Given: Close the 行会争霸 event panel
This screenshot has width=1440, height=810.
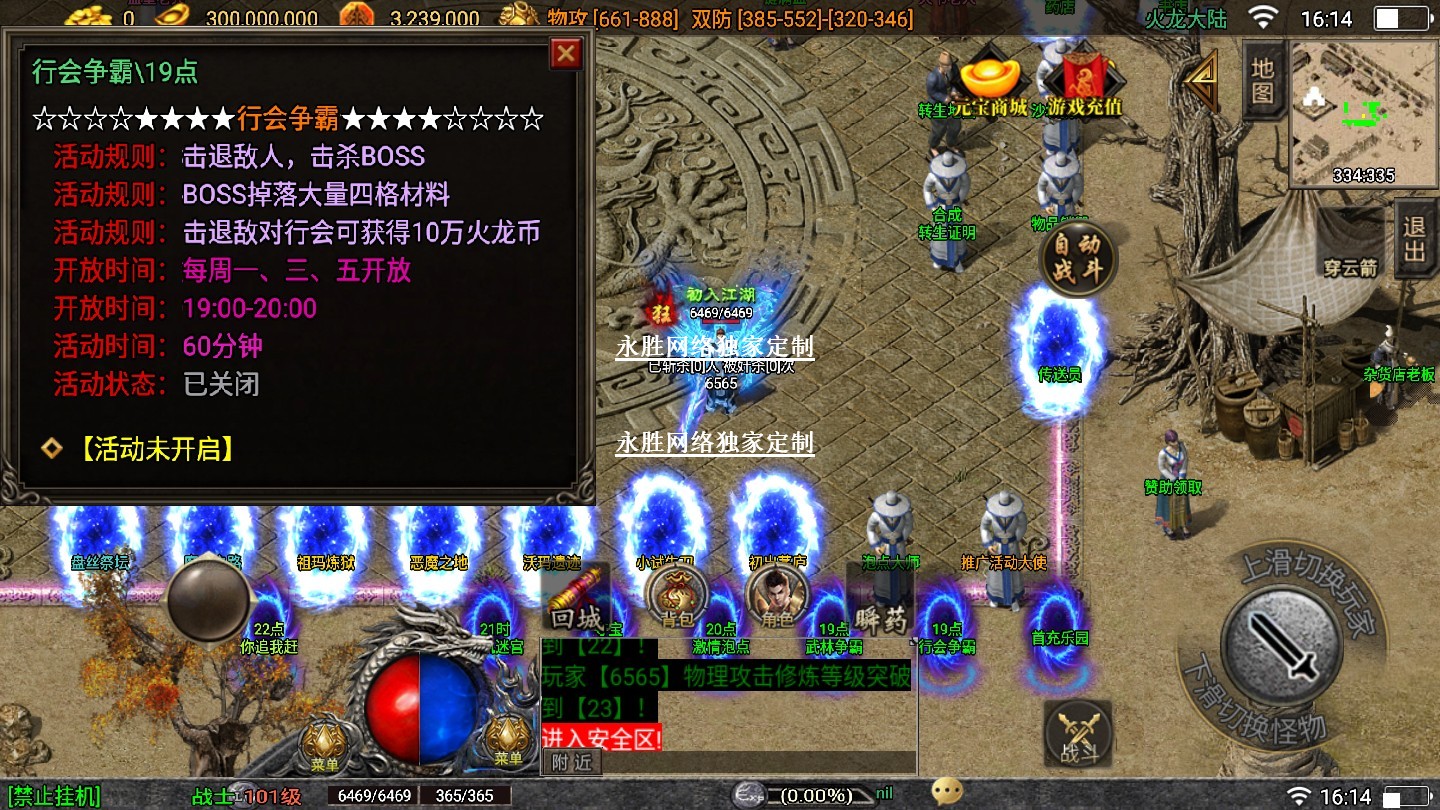Looking at the screenshot, I should coord(566,53).
